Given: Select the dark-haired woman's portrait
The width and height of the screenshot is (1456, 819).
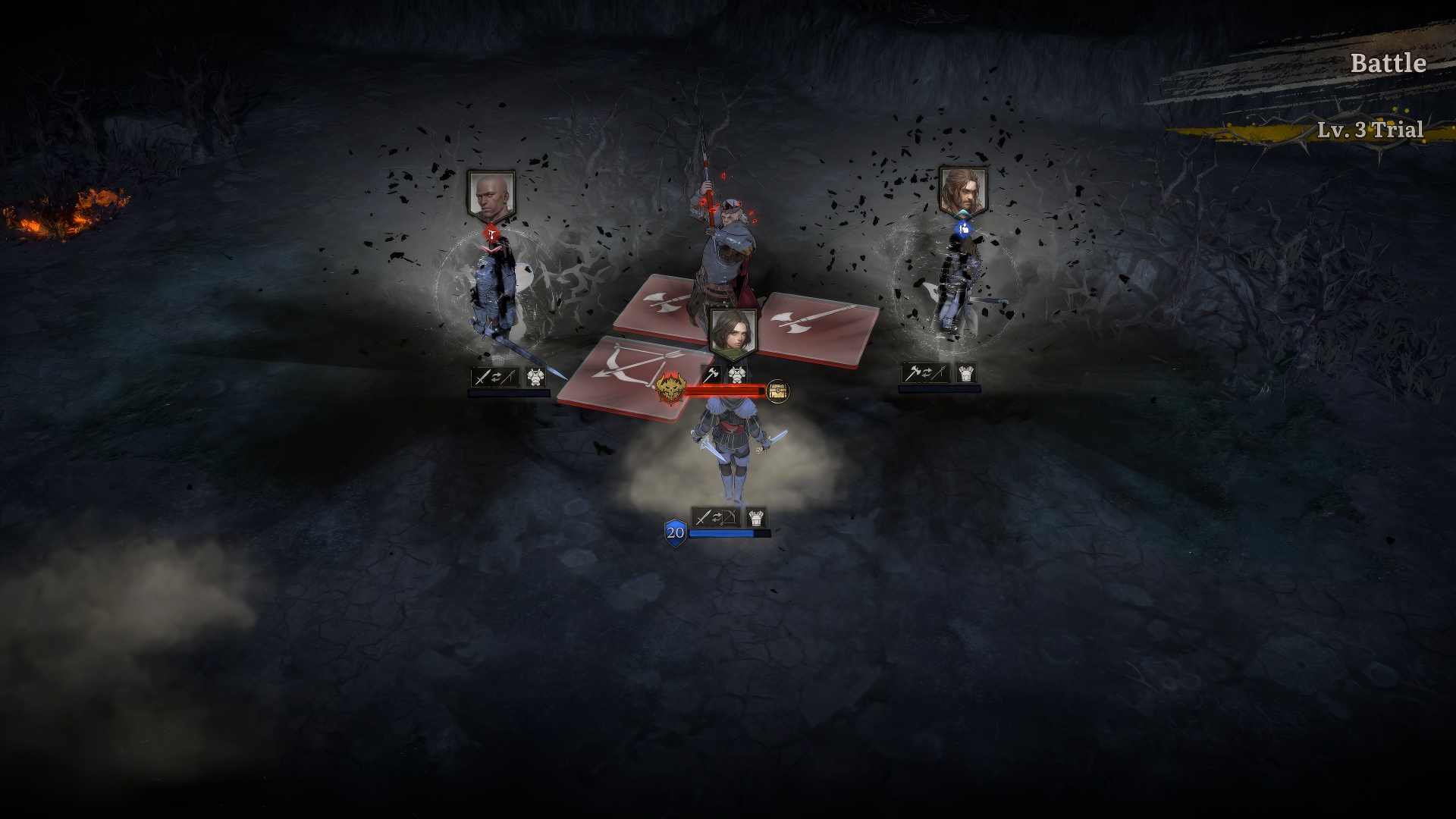Looking at the screenshot, I should pyautogui.click(x=733, y=332).
